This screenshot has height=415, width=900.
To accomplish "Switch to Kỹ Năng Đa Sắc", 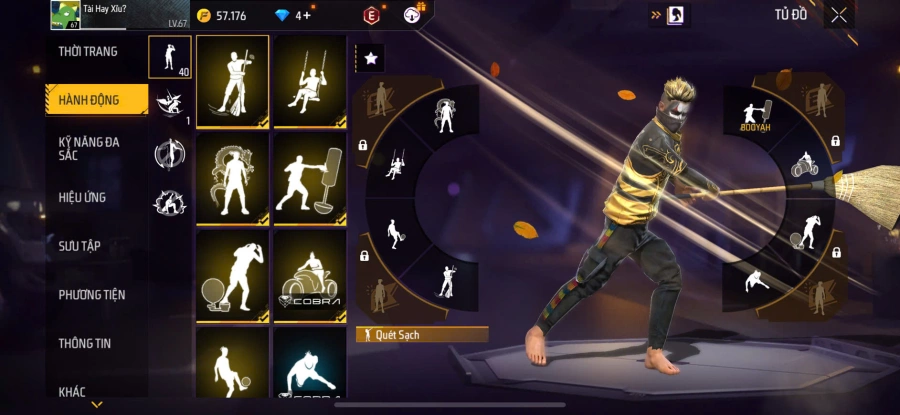I will 89,148.
